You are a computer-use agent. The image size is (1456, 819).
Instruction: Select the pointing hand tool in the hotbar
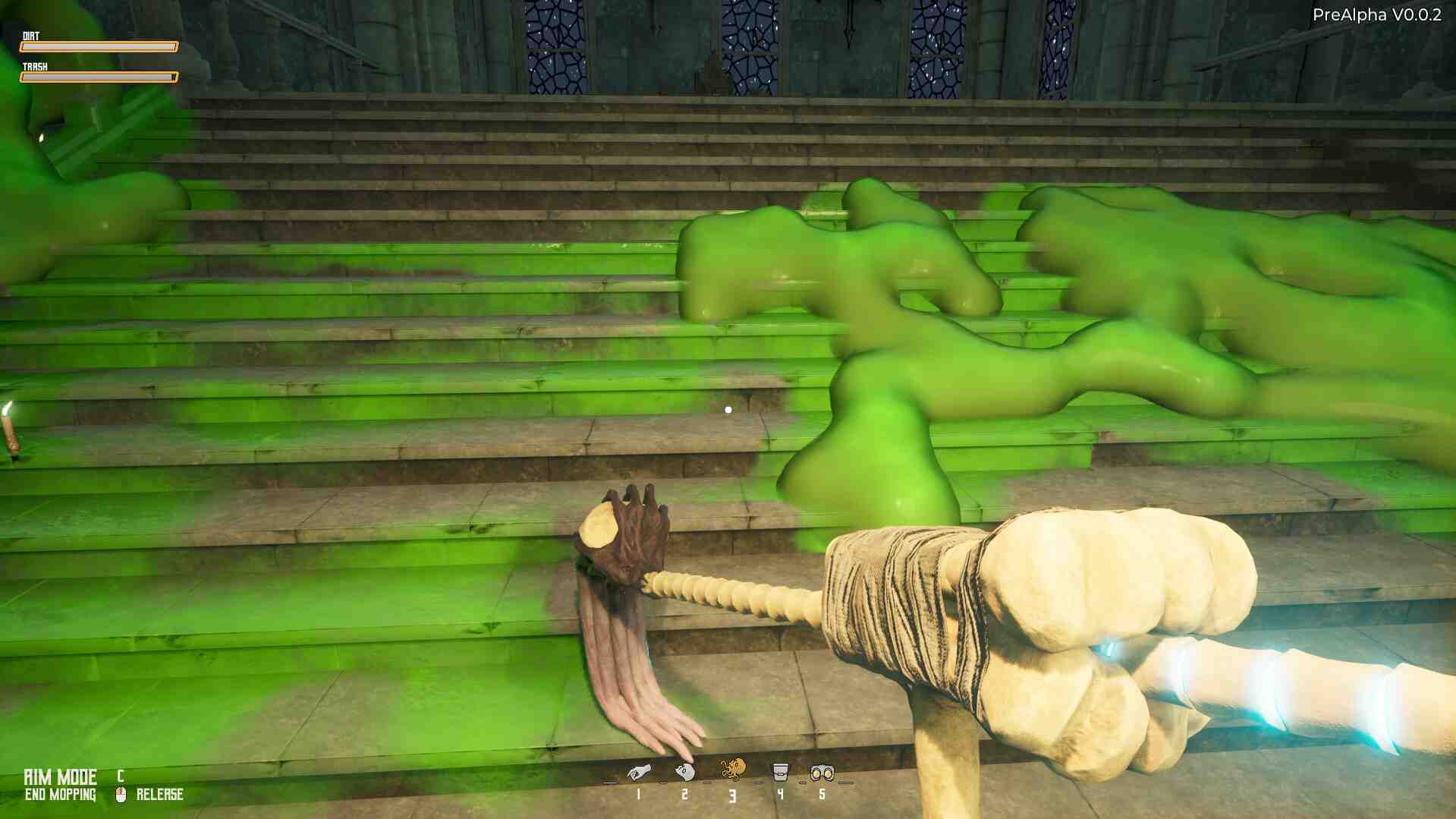pos(638,773)
